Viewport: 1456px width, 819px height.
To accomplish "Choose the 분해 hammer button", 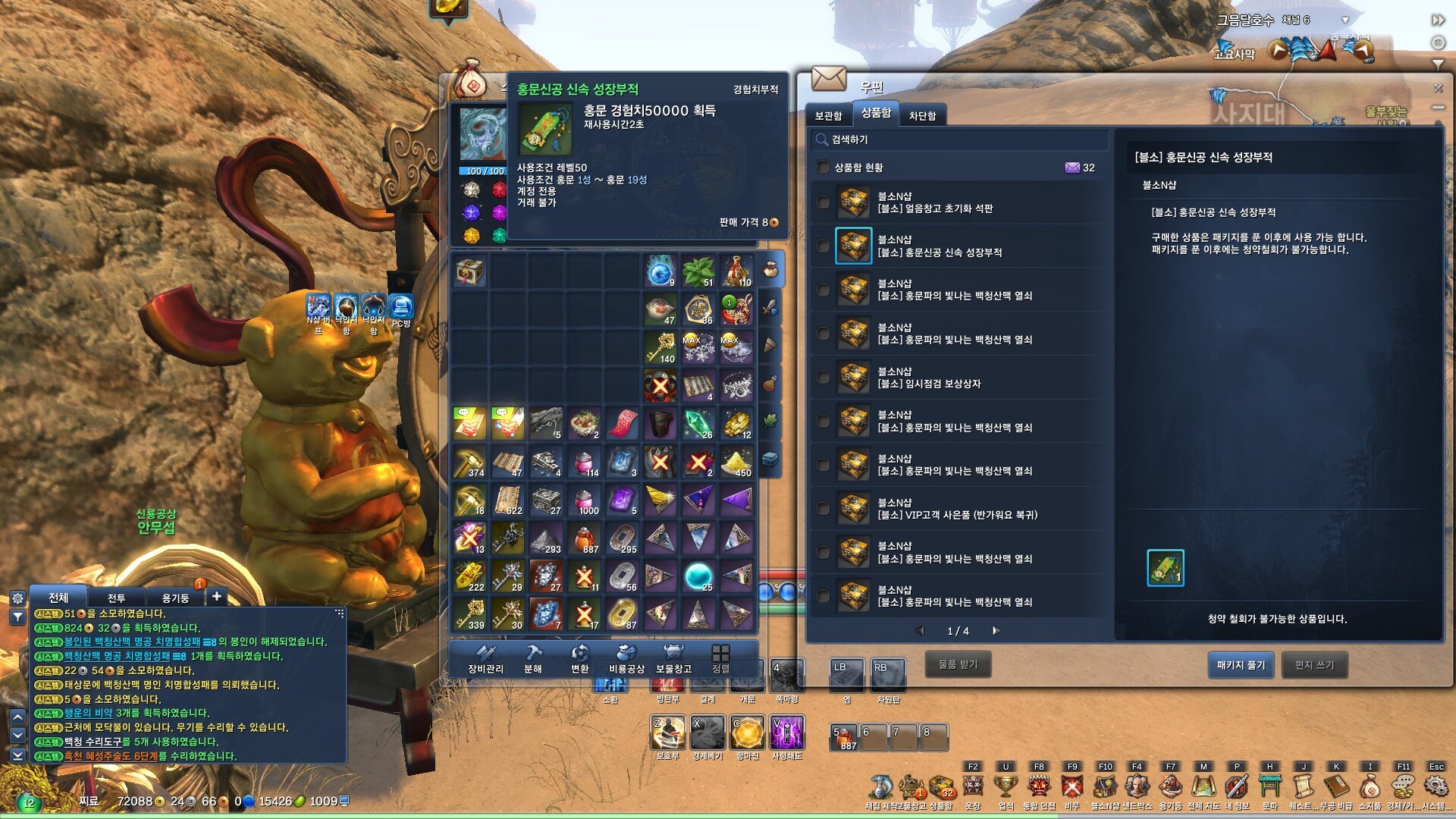I will pos(533,658).
